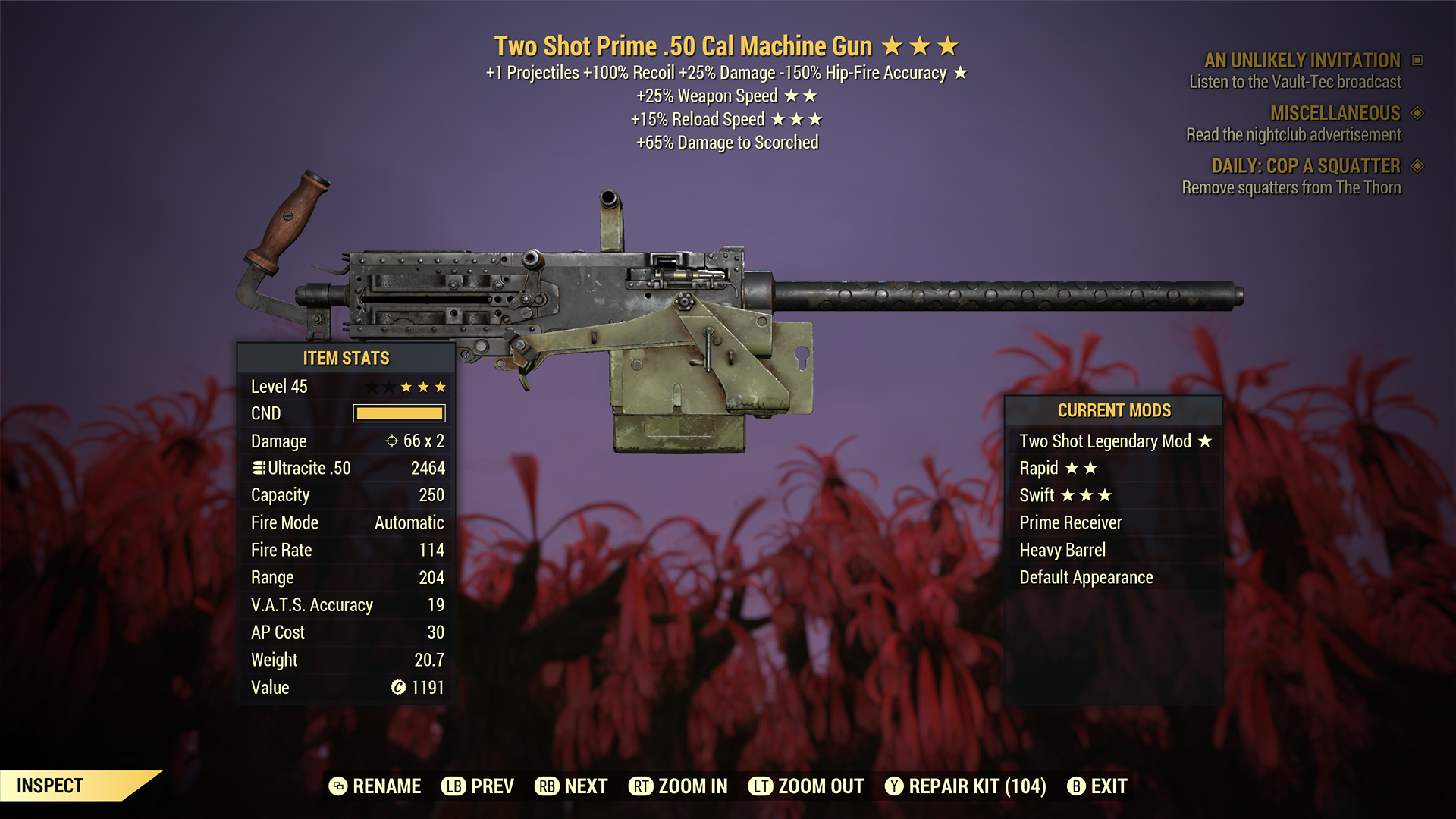Click the RT Zoom In button prompt icon

(x=642, y=786)
